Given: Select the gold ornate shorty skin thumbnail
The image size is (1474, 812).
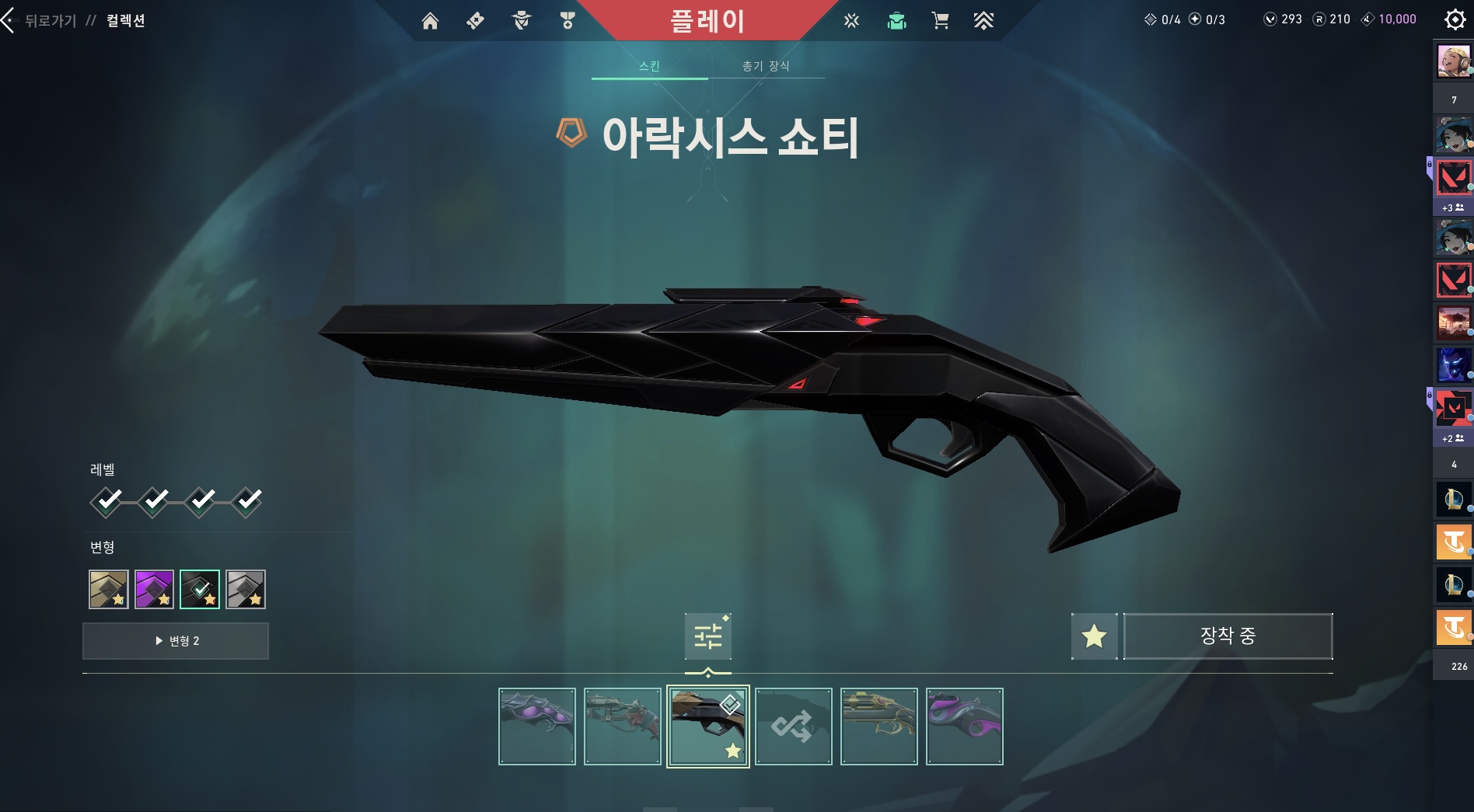Looking at the screenshot, I should click(878, 727).
